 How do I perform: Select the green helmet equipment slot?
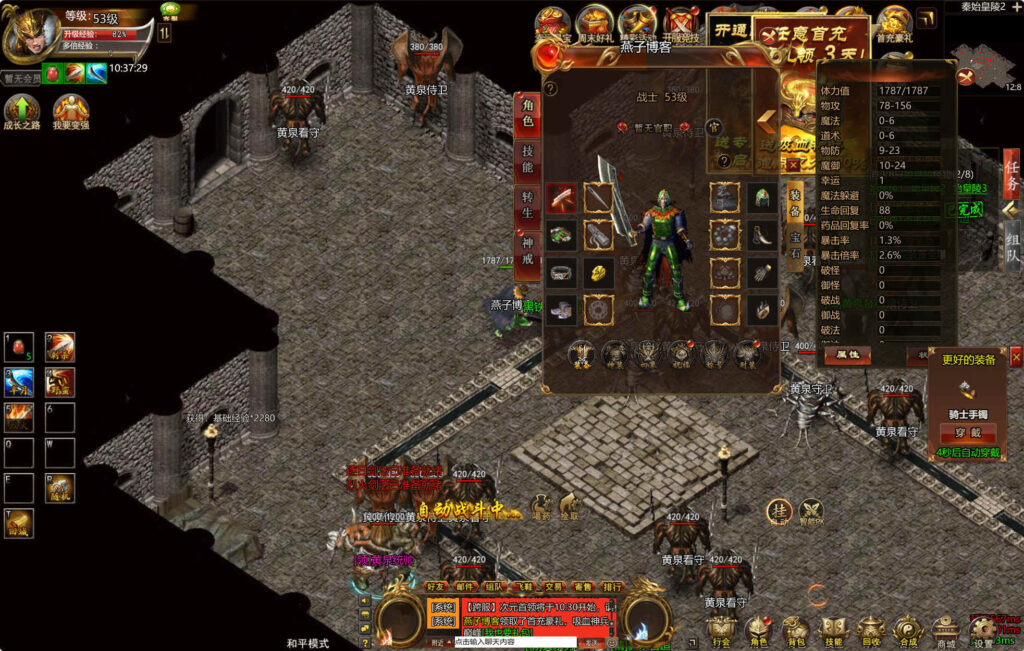click(x=760, y=197)
